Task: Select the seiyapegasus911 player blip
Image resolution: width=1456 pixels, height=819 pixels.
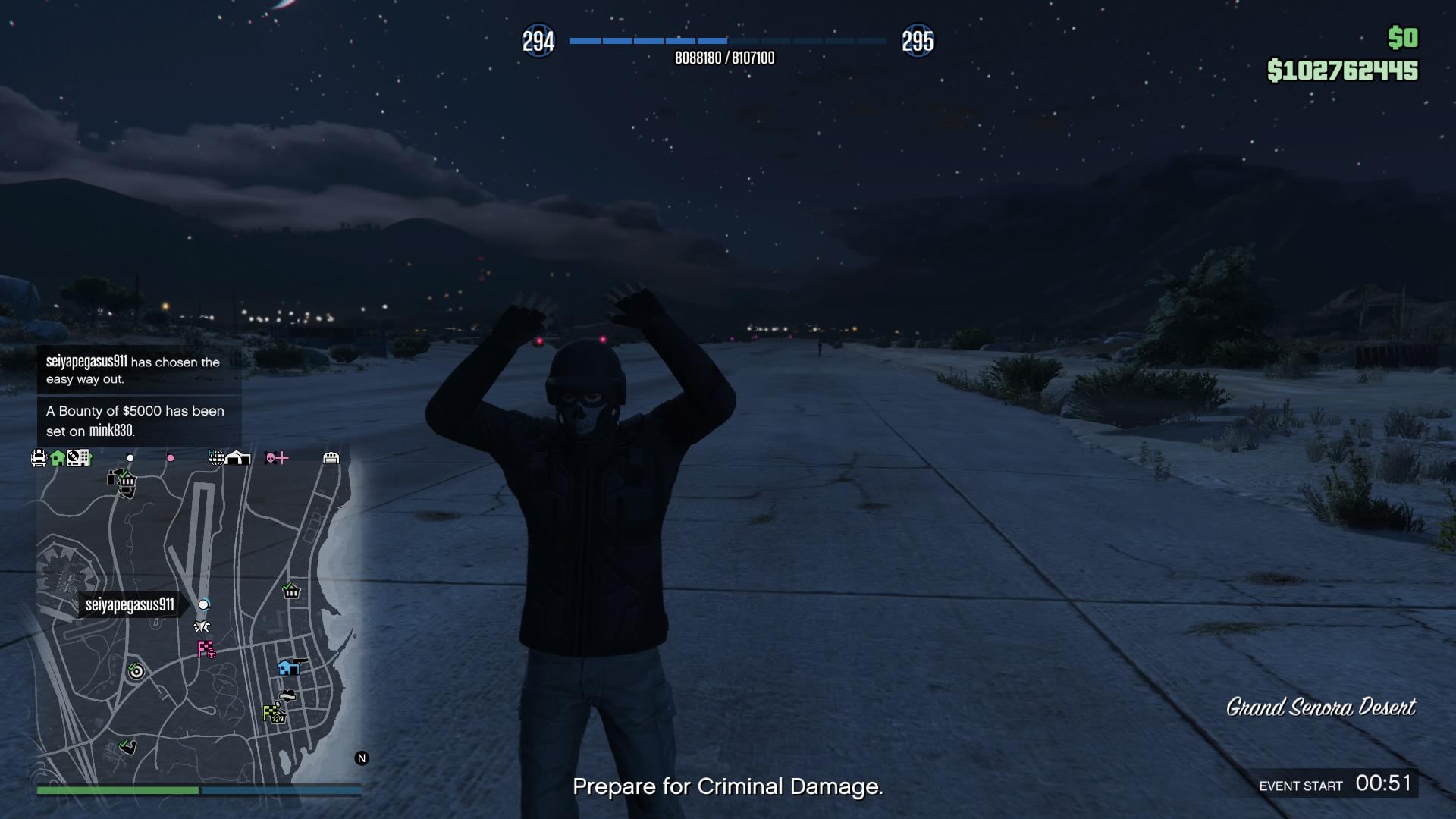Action: click(x=203, y=604)
